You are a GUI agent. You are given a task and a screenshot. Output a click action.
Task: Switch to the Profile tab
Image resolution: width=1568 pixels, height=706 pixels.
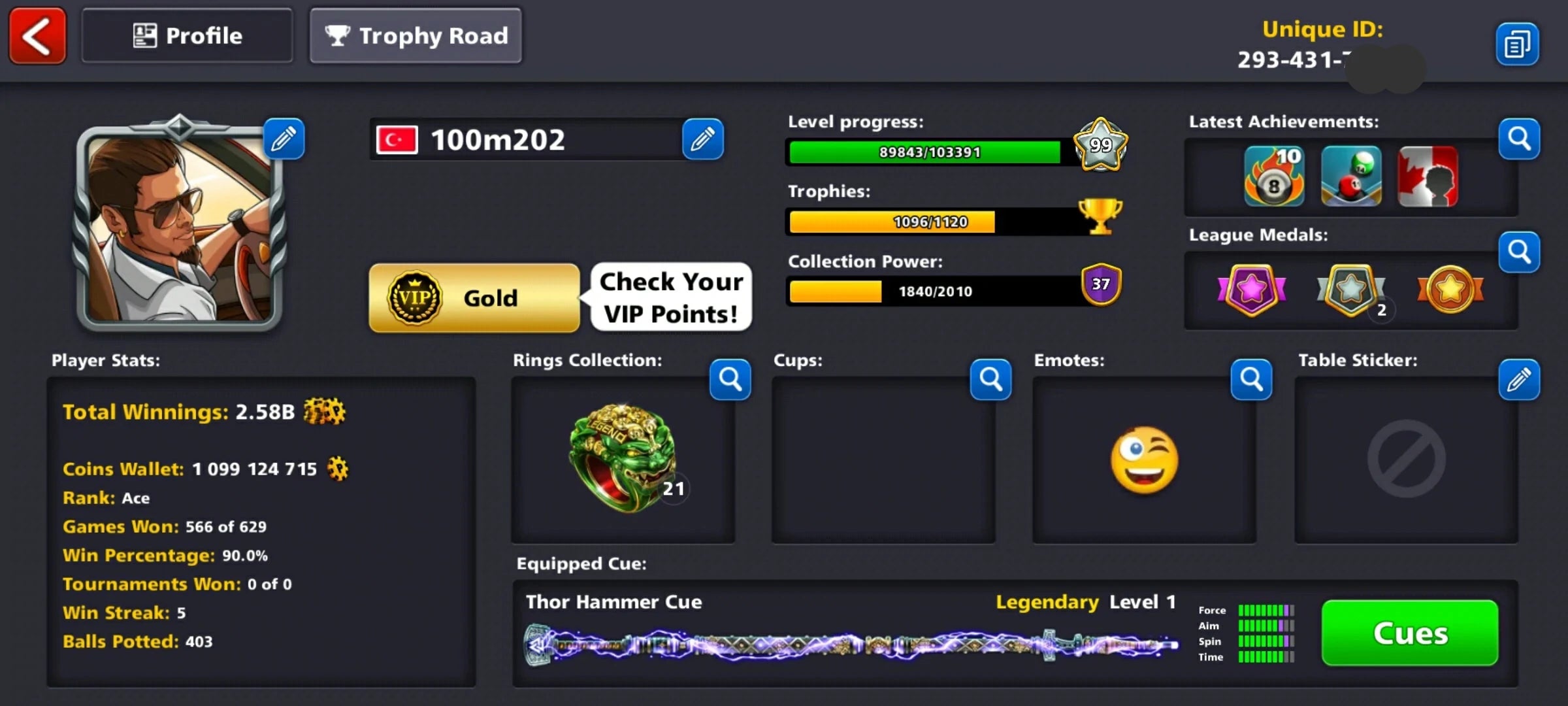point(187,35)
